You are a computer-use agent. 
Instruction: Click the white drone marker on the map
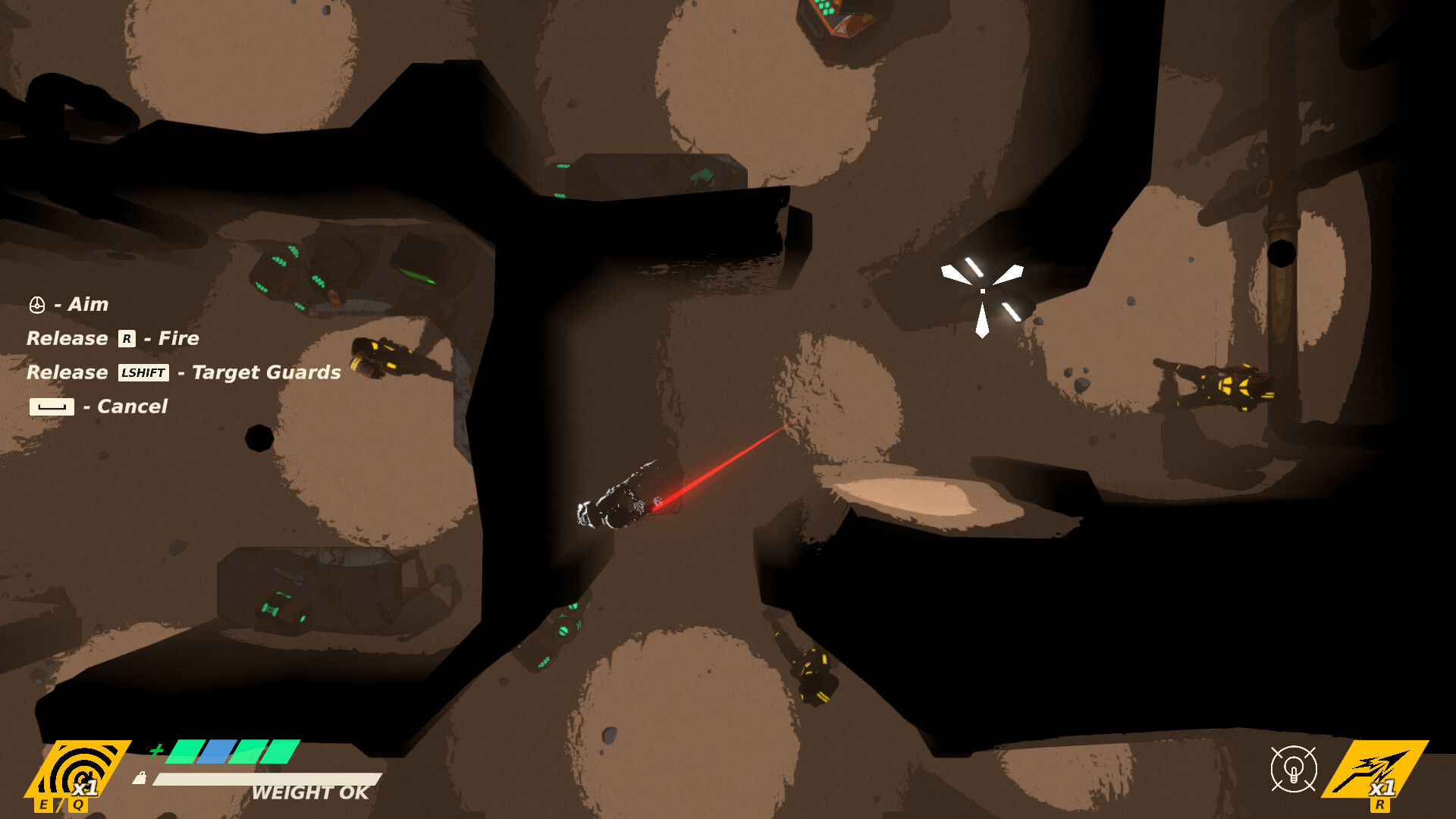(x=982, y=292)
